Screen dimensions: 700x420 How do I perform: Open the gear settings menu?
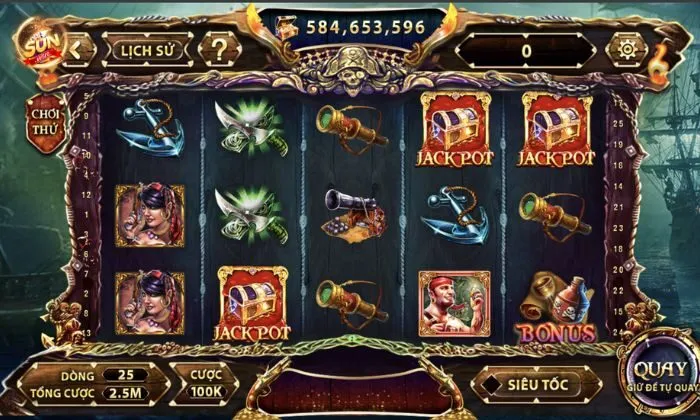coord(627,49)
